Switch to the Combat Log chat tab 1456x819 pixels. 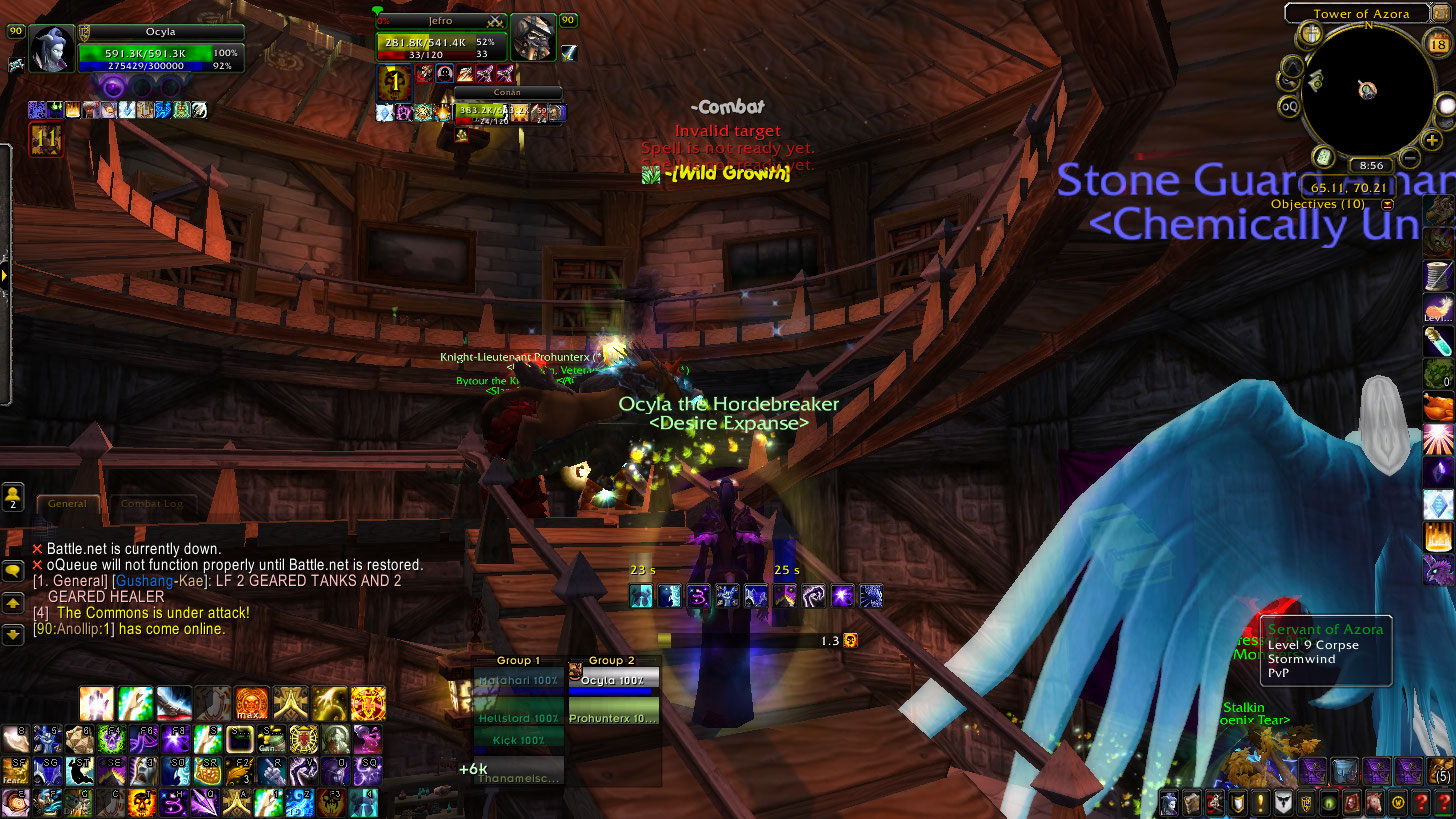(152, 504)
